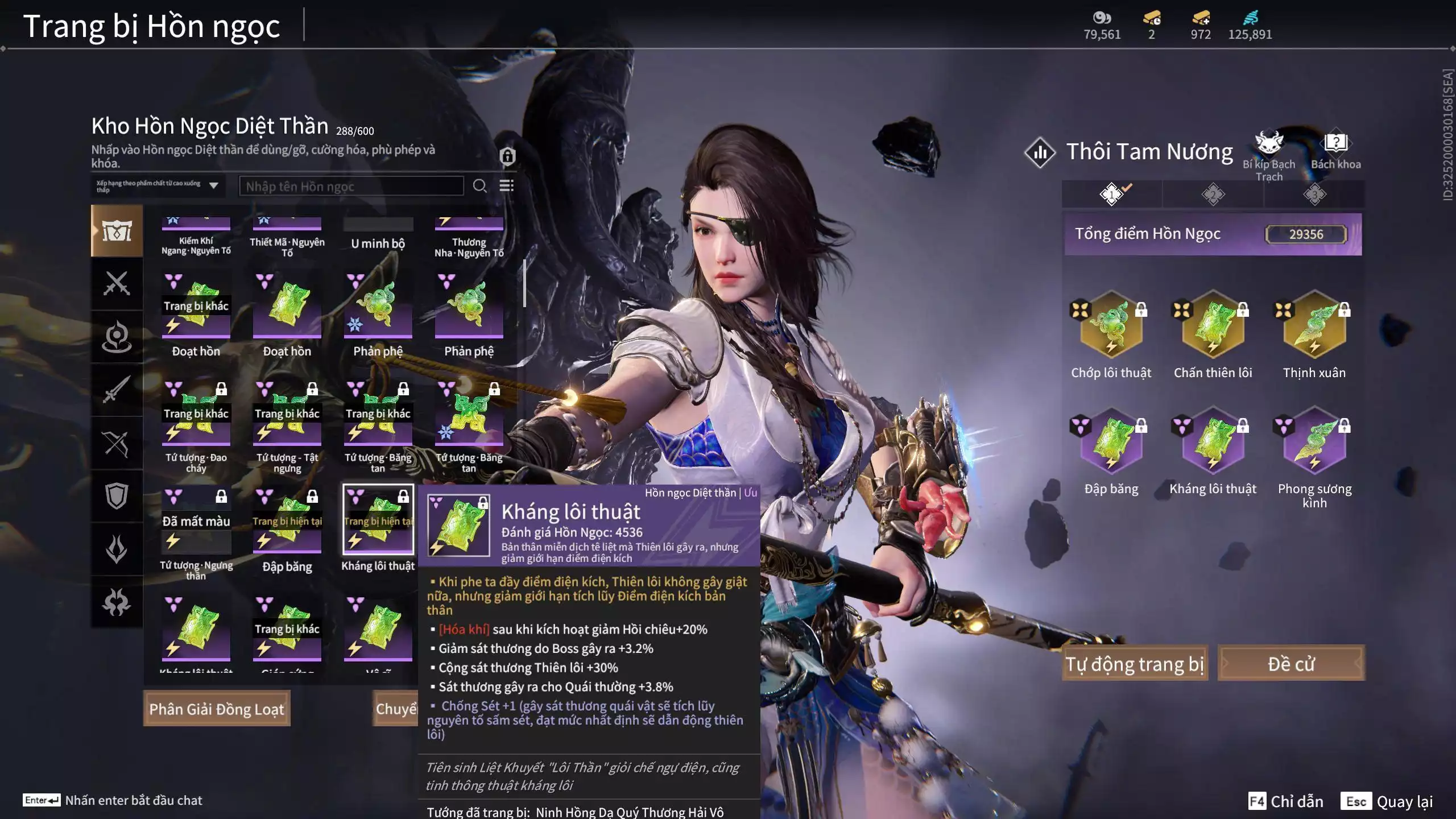This screenshot has height=819, width=1456.
Task: Switch to third jade loadout tab
Action: pos(1314,195)
